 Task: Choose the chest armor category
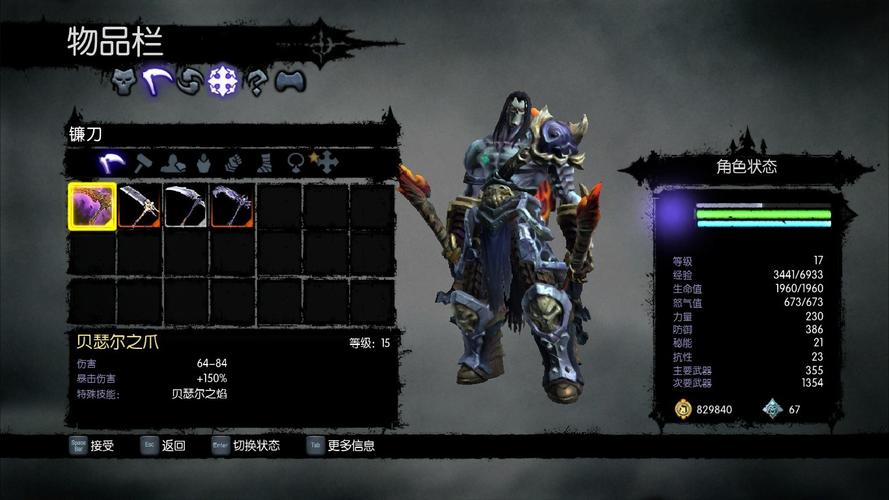pos(203,162)
